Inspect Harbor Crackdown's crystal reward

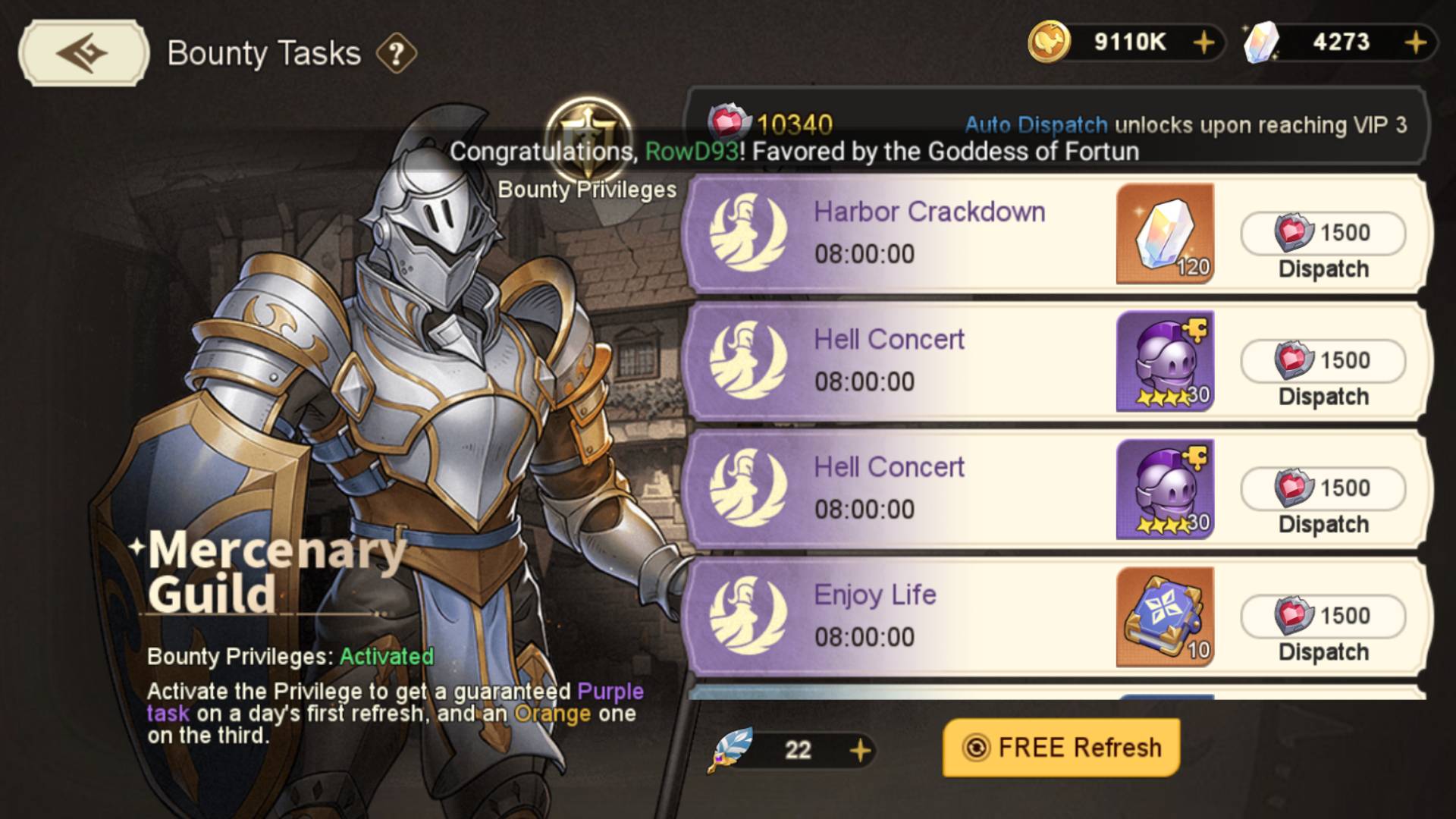tap(1165, 234)
